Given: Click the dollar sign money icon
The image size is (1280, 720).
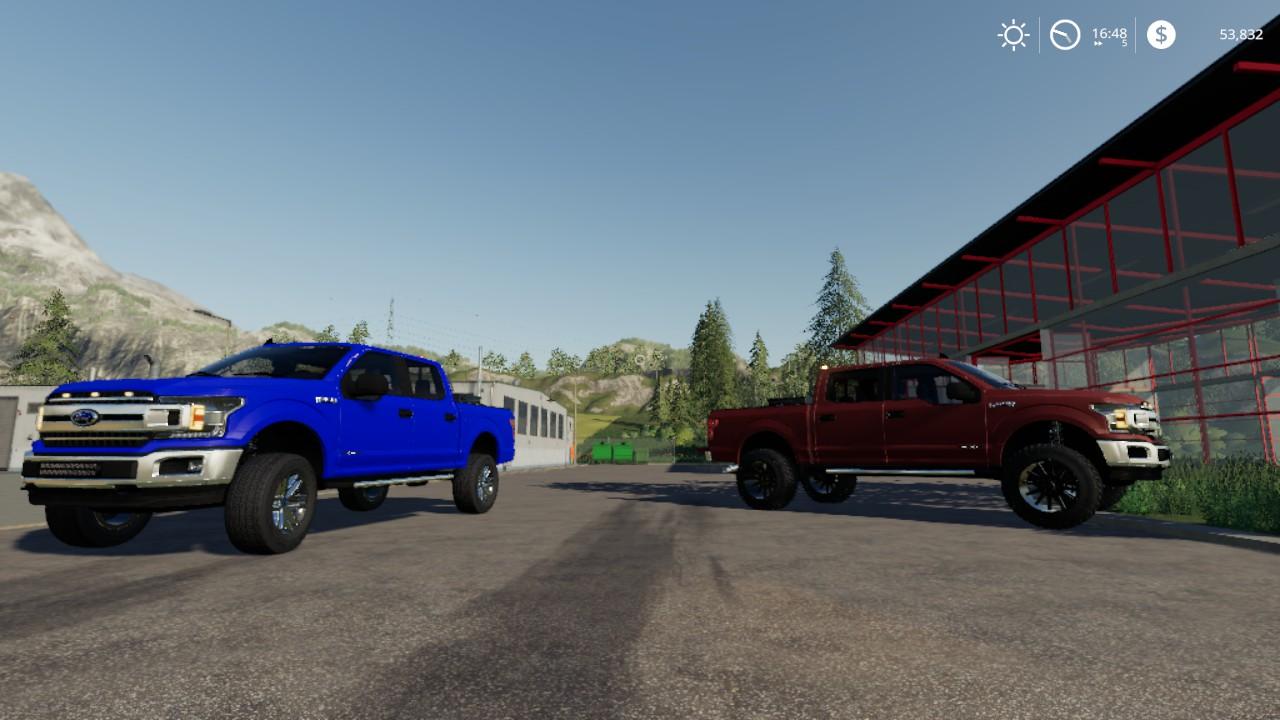Looking at the screenshot, I should pyautogui.click(x=1161, y=35).
